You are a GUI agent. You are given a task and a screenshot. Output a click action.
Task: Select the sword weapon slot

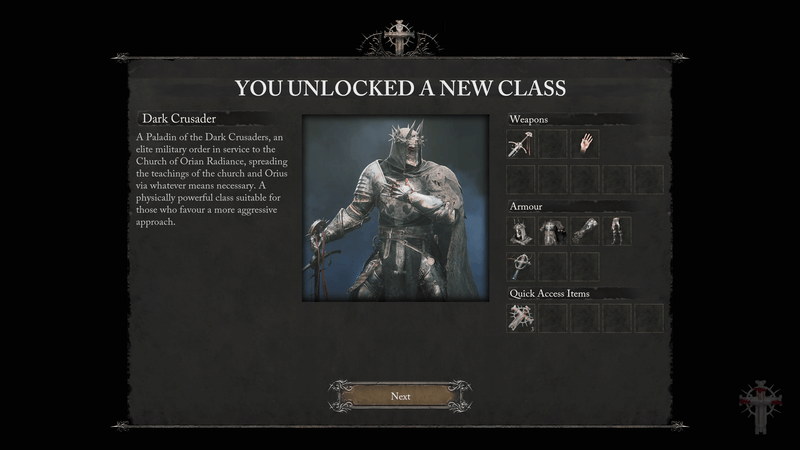[521, 145]
